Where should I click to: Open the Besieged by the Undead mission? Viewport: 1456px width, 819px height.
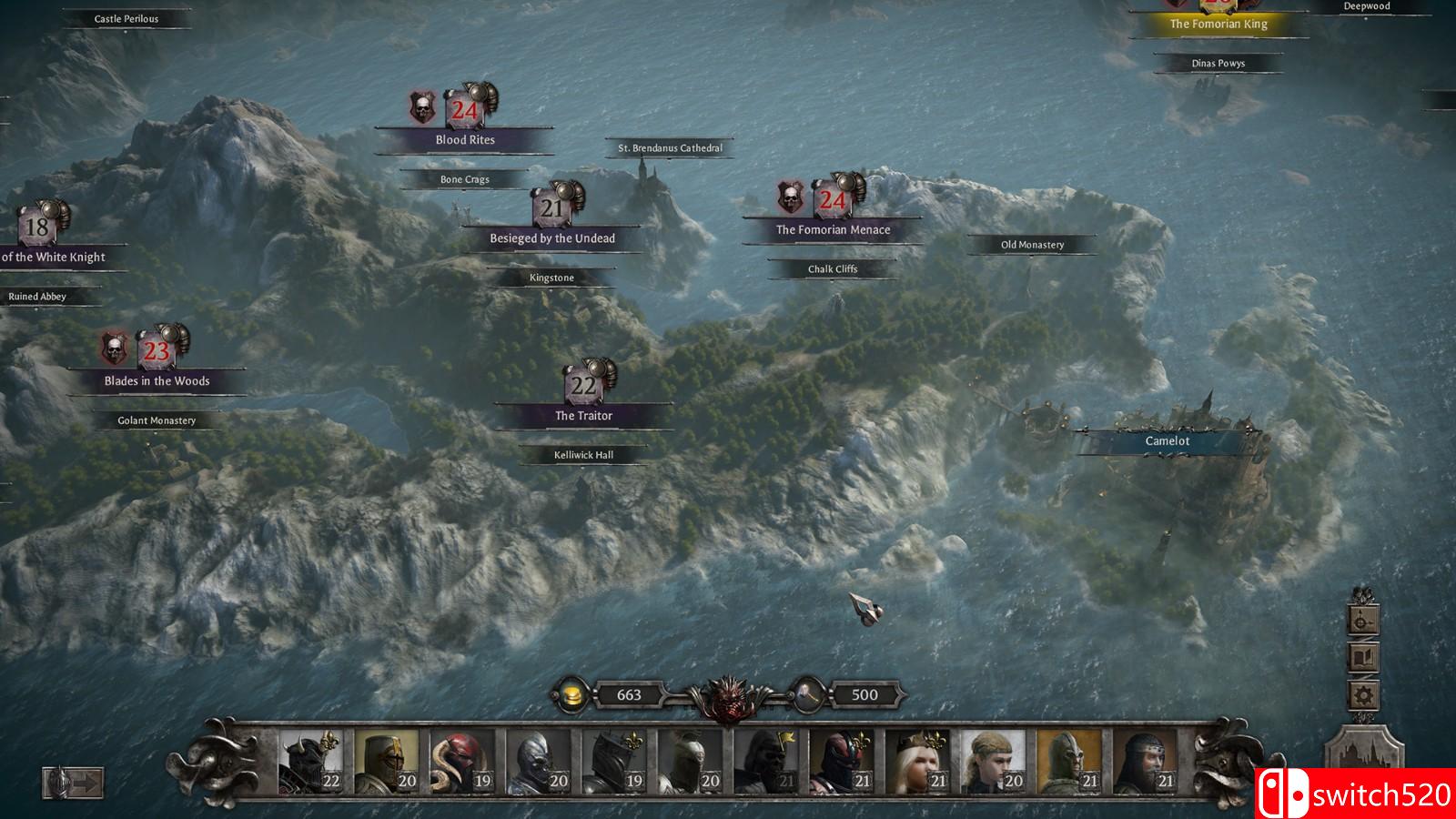tap(551, 238)
